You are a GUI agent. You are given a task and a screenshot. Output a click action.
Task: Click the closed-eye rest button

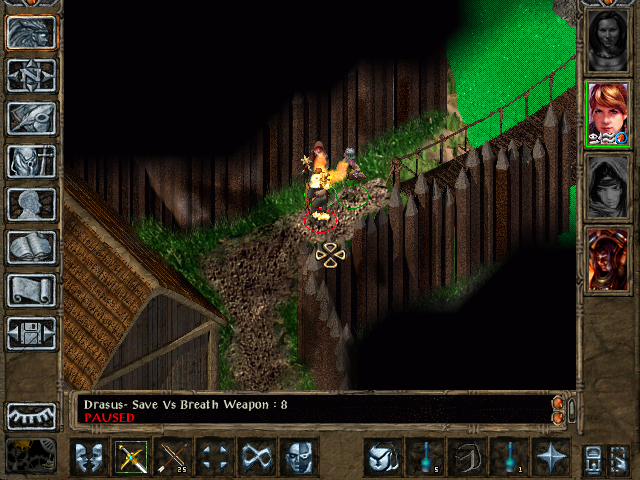31,416
